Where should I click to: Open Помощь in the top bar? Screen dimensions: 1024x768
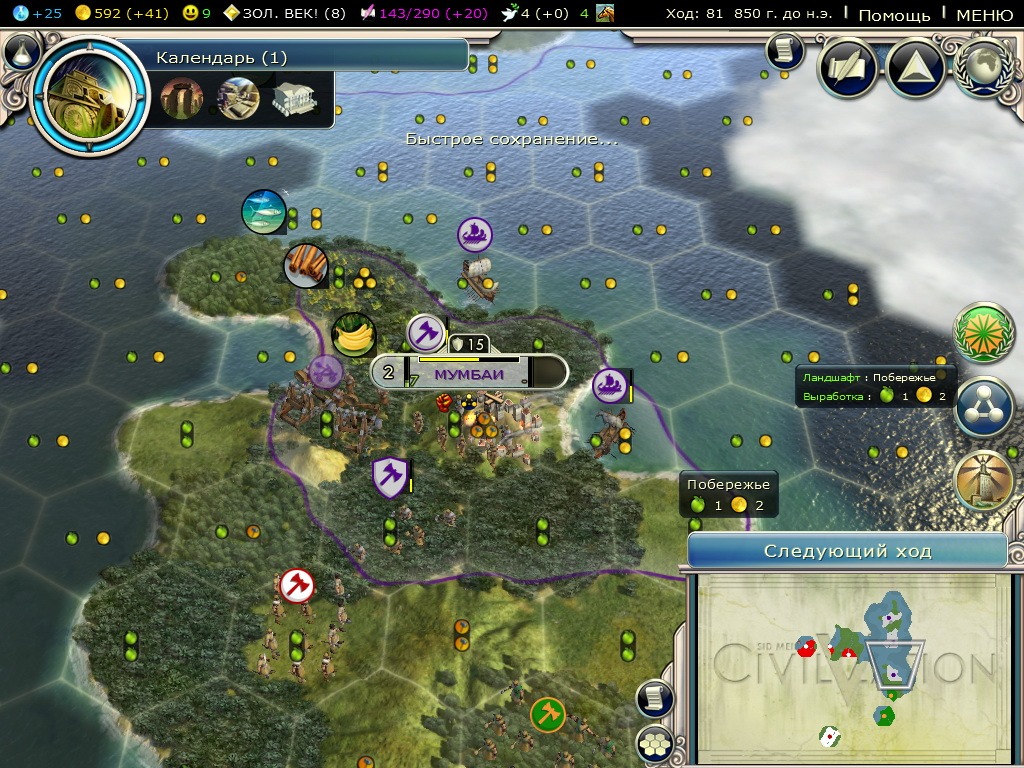(x=894, y=15)
